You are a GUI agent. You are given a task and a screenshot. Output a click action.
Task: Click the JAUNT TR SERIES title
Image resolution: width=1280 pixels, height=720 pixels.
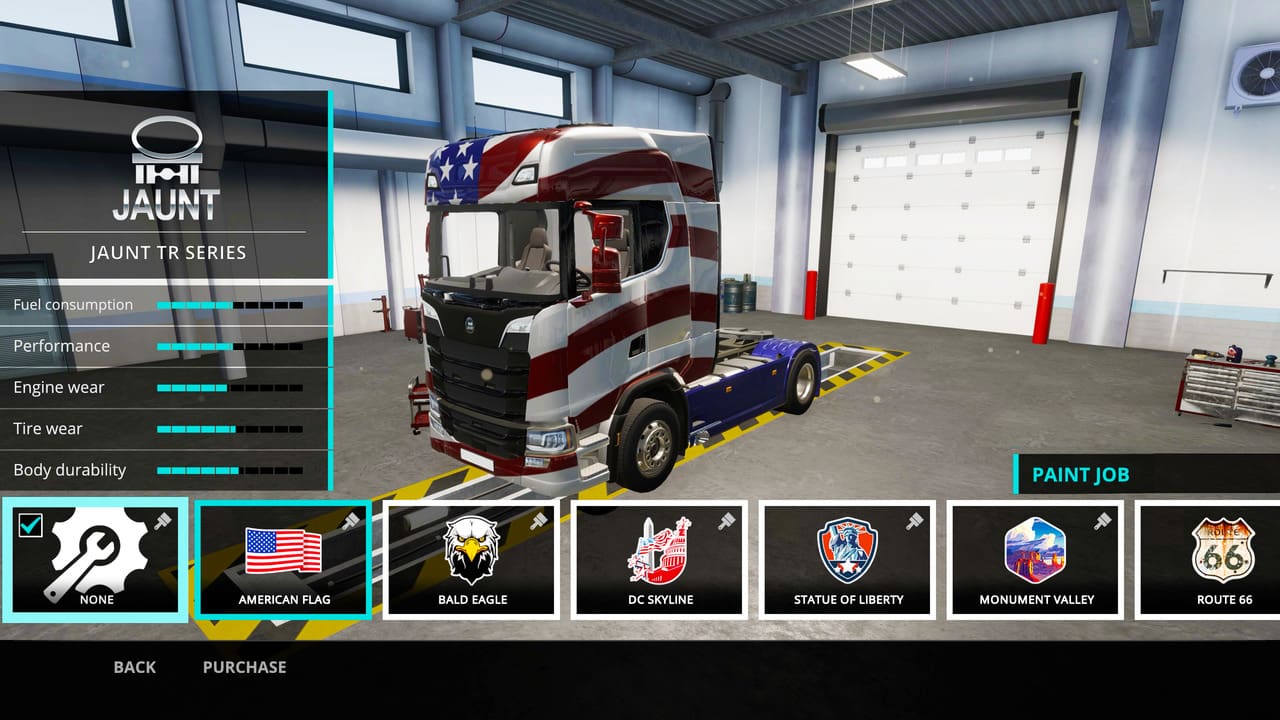165,252
